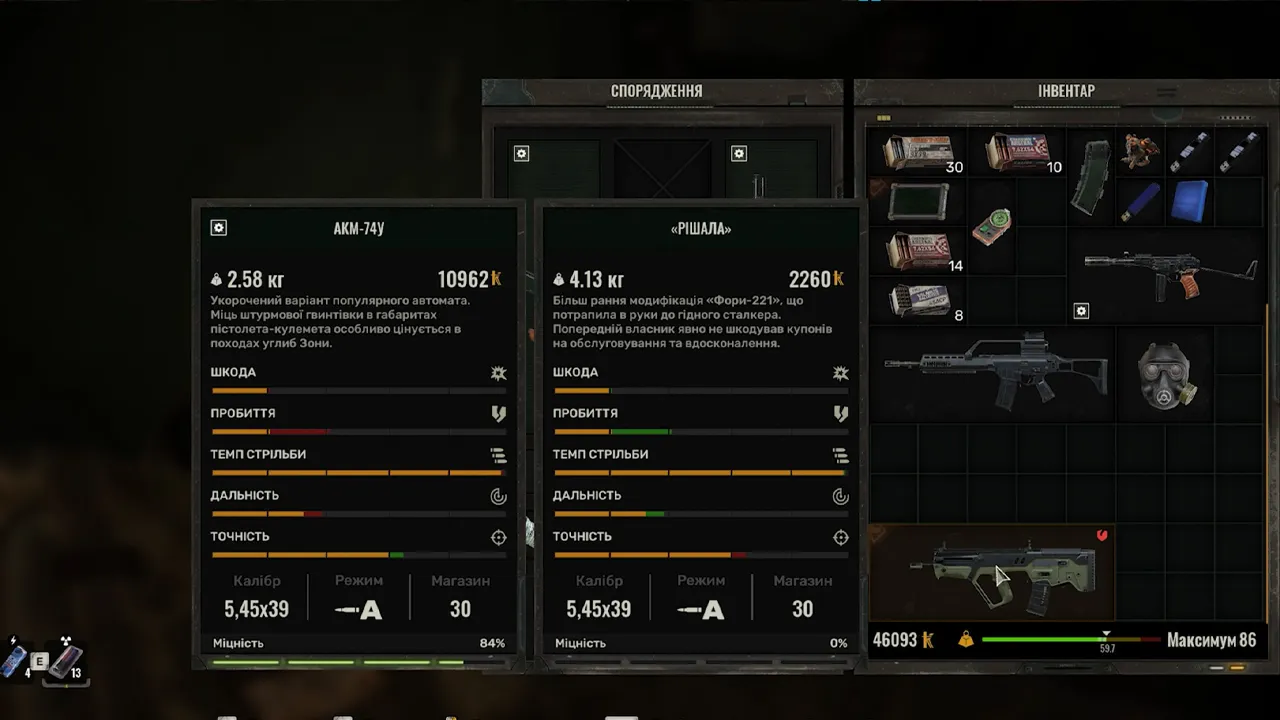Image resolution: width=1280 pixels, height=720 pixels.
Task: Click the green-dial detector item
Action: pyautogui.click(x=992, y=226)
